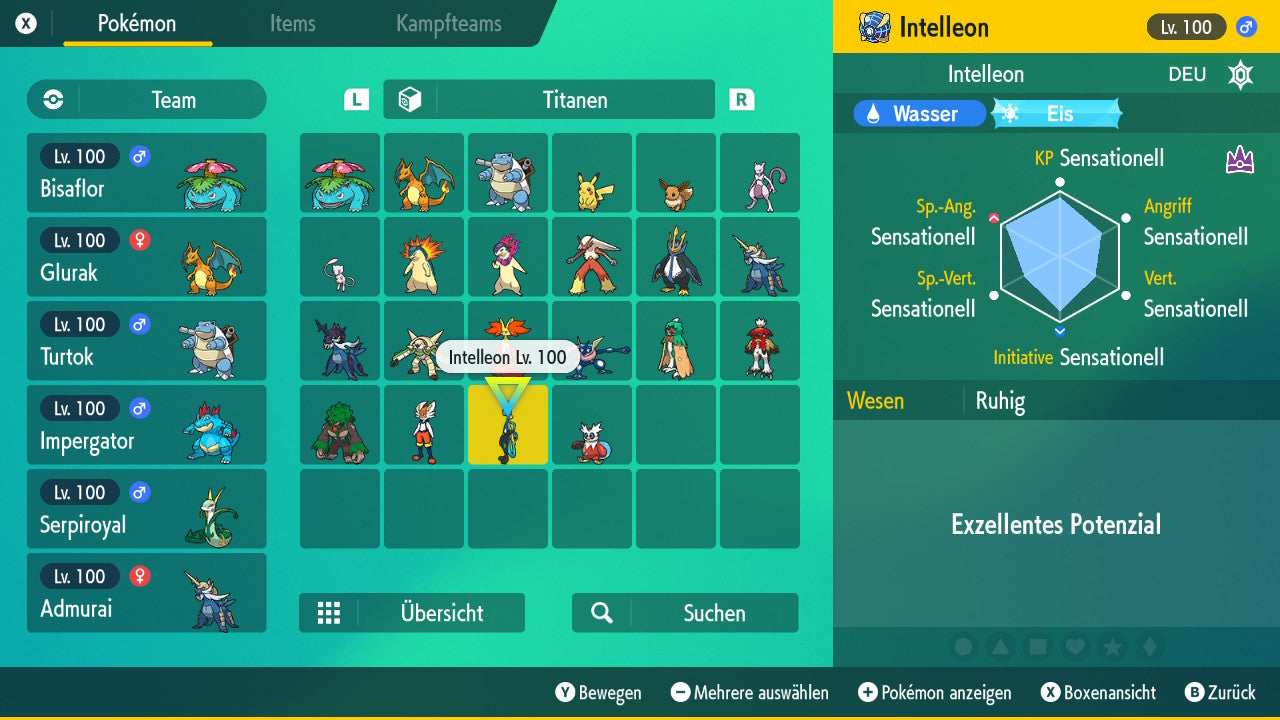Switch to the Items tab
Viewport: 1280px width, 720px height.
[292, 24]
